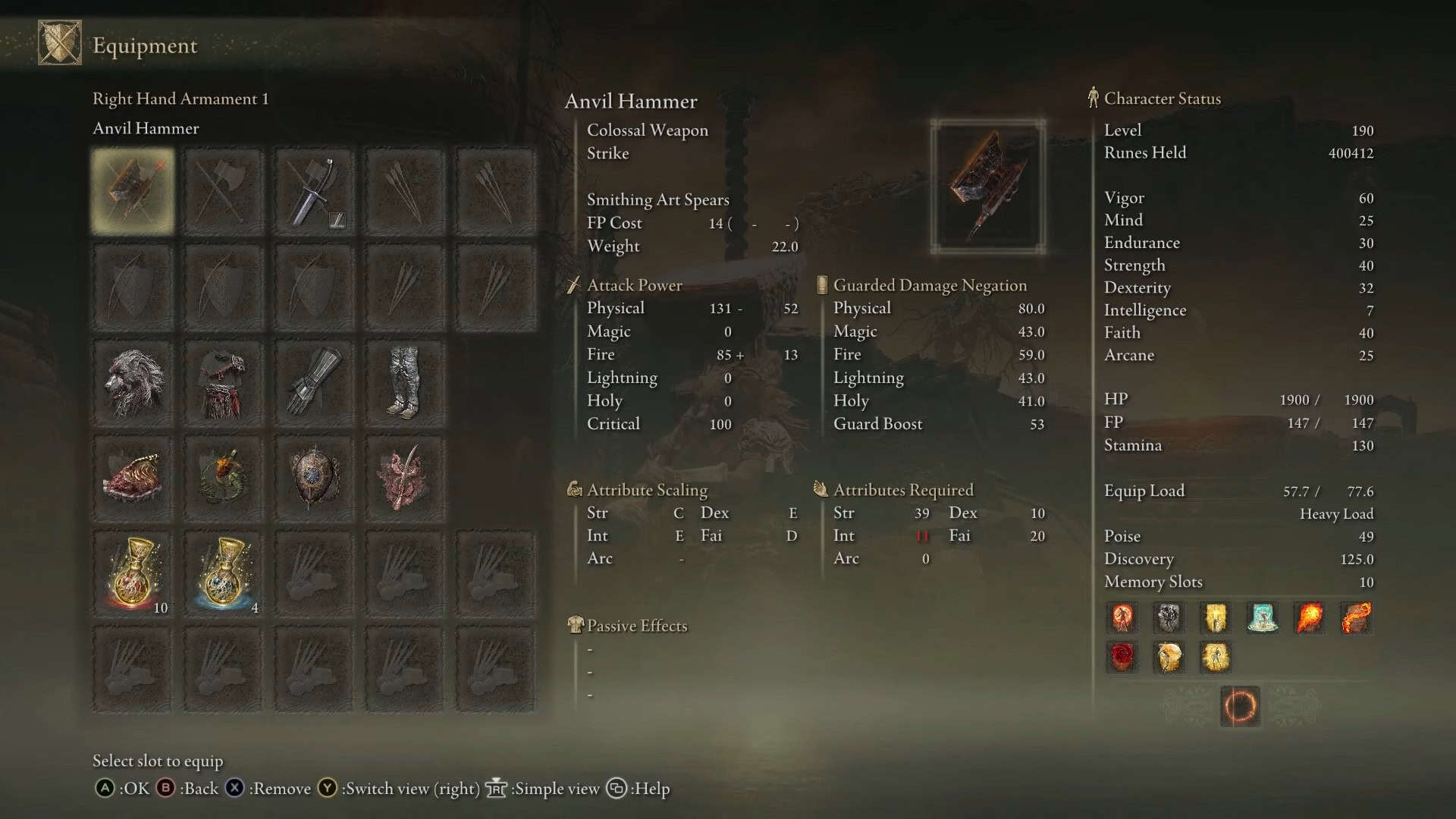Viewport: 1456px width, 819px height.
Task: Click the Anvil Hammer preview image
Action: click(988, 184)
